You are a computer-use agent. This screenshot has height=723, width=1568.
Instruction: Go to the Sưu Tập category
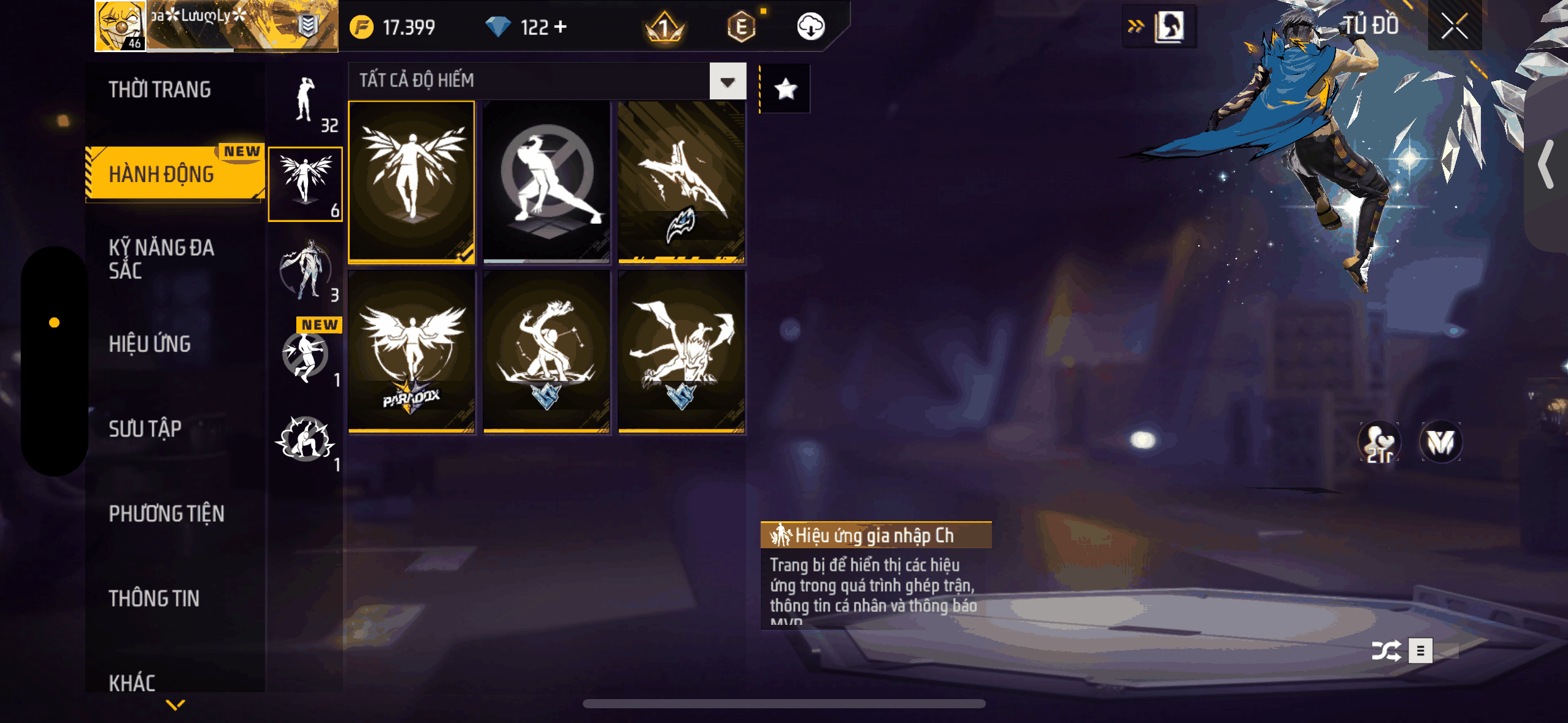(145, 429)
